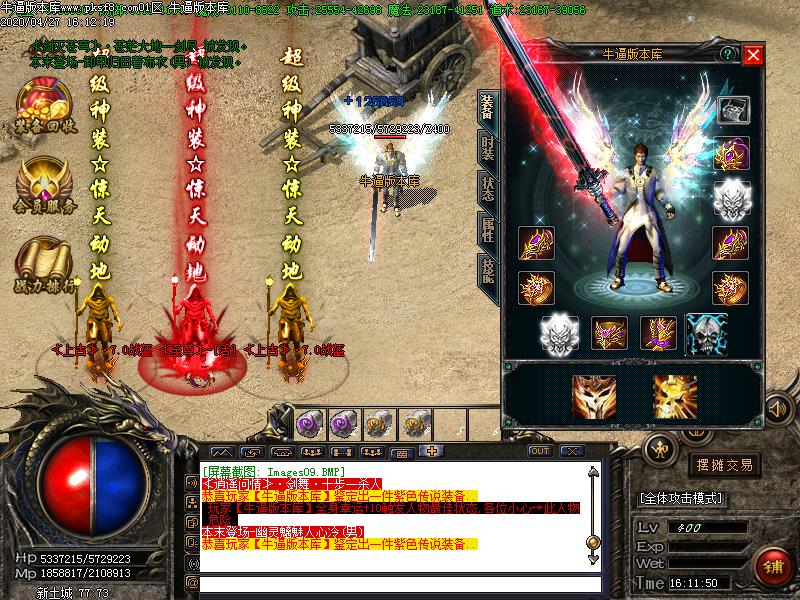Click the OUT button above chat
Image resolution: width=800 pixels, height=600 pixels.
coord(540,451)
